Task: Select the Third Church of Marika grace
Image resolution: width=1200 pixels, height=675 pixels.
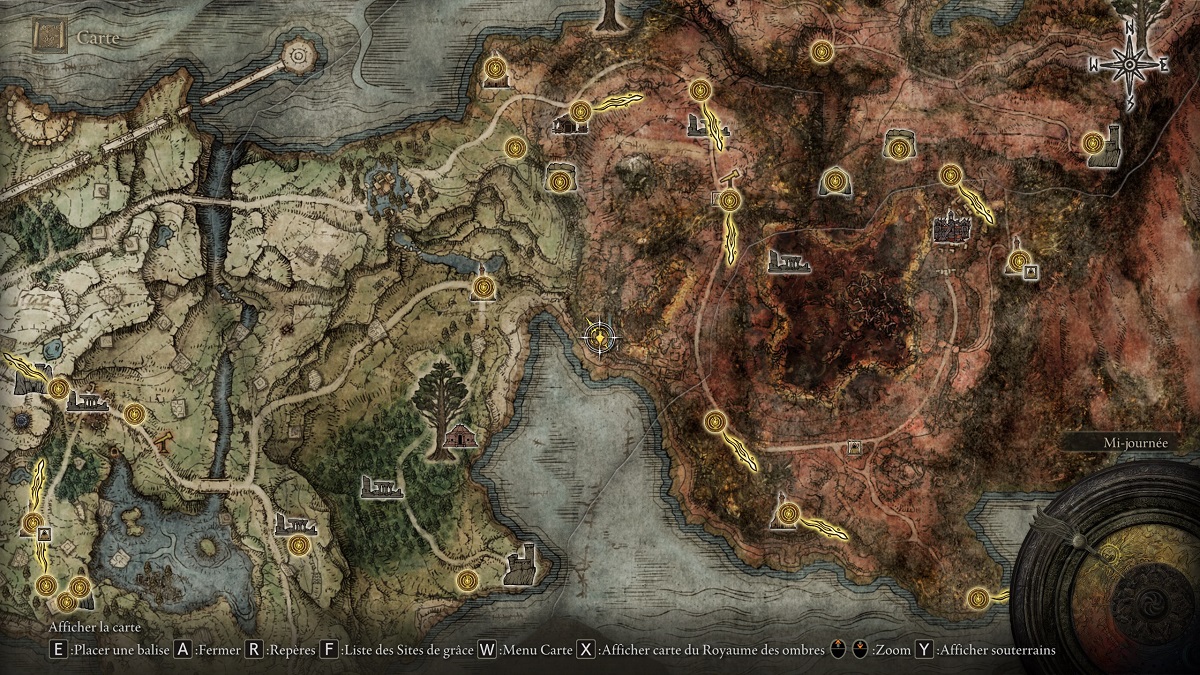Action: [x=484, y=288]
